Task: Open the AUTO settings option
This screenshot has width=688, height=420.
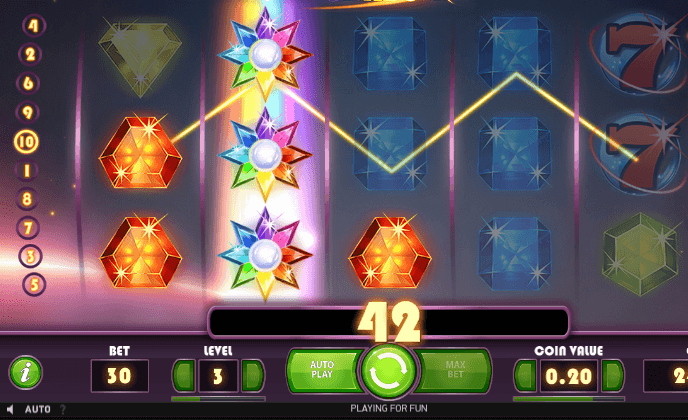Action: coord(37,410)
